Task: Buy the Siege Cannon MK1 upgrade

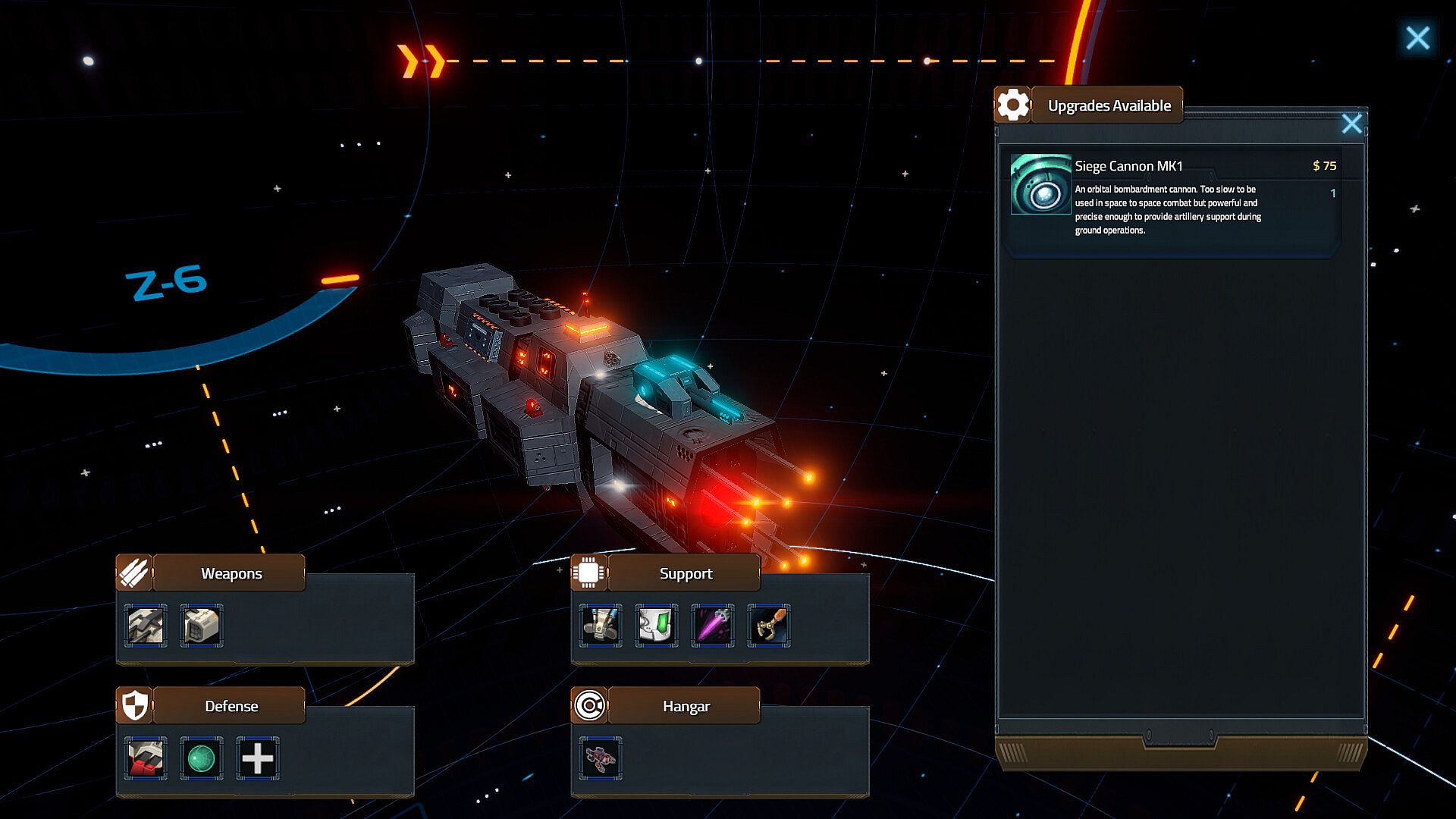Action: click(x=1172, y=197)
